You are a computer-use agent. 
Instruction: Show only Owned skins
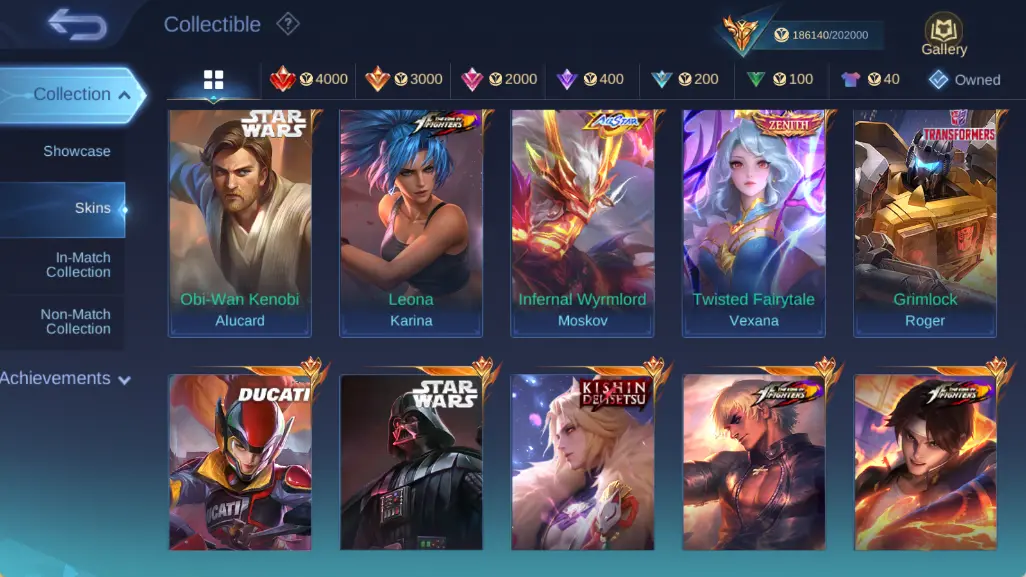(964, 80)
